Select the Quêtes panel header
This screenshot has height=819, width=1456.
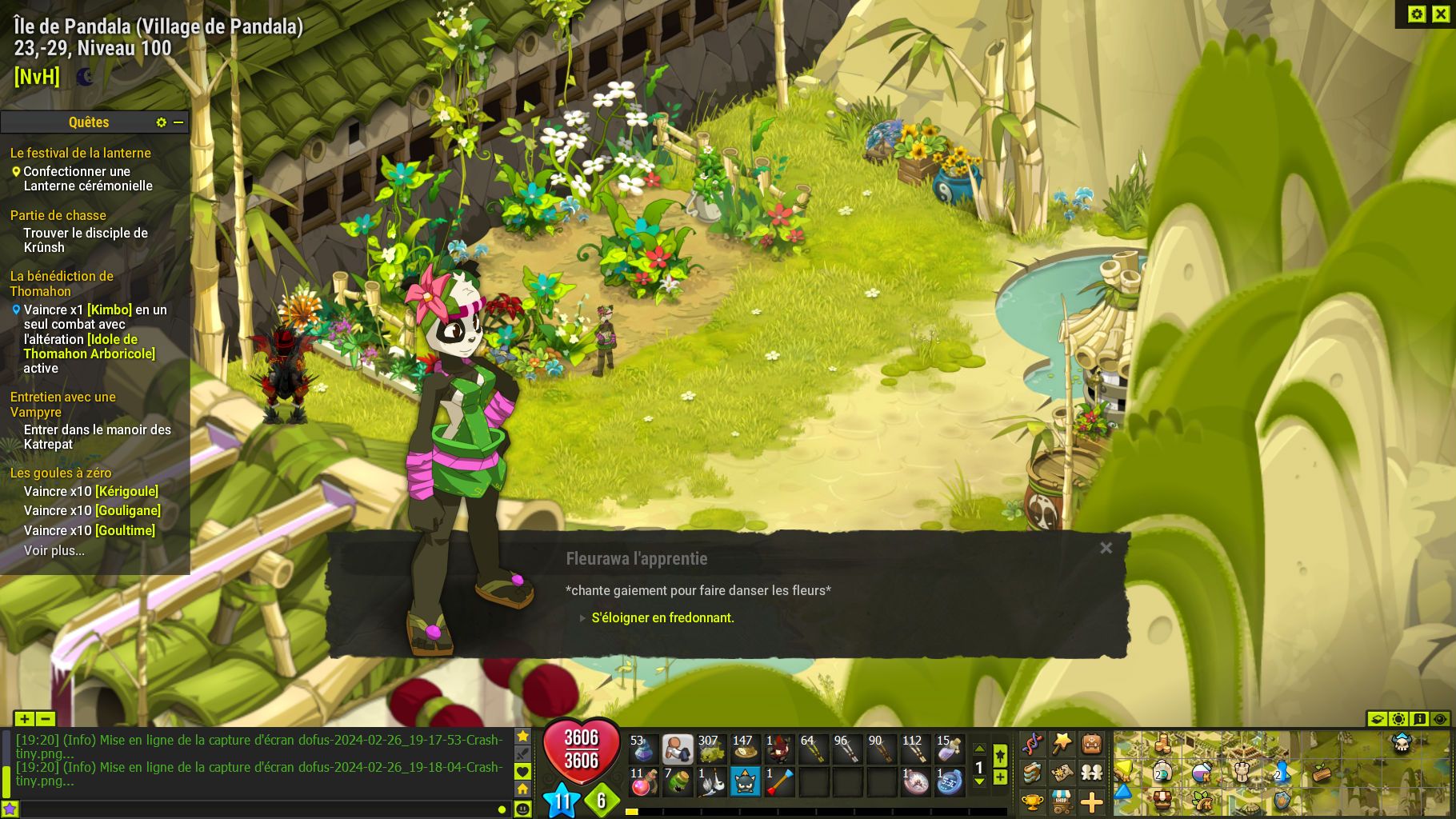(88, 122)
